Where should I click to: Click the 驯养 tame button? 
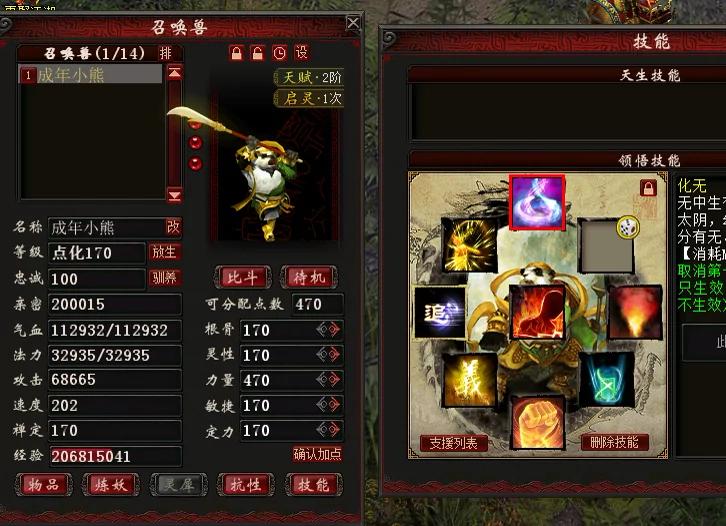pos(164,278)
